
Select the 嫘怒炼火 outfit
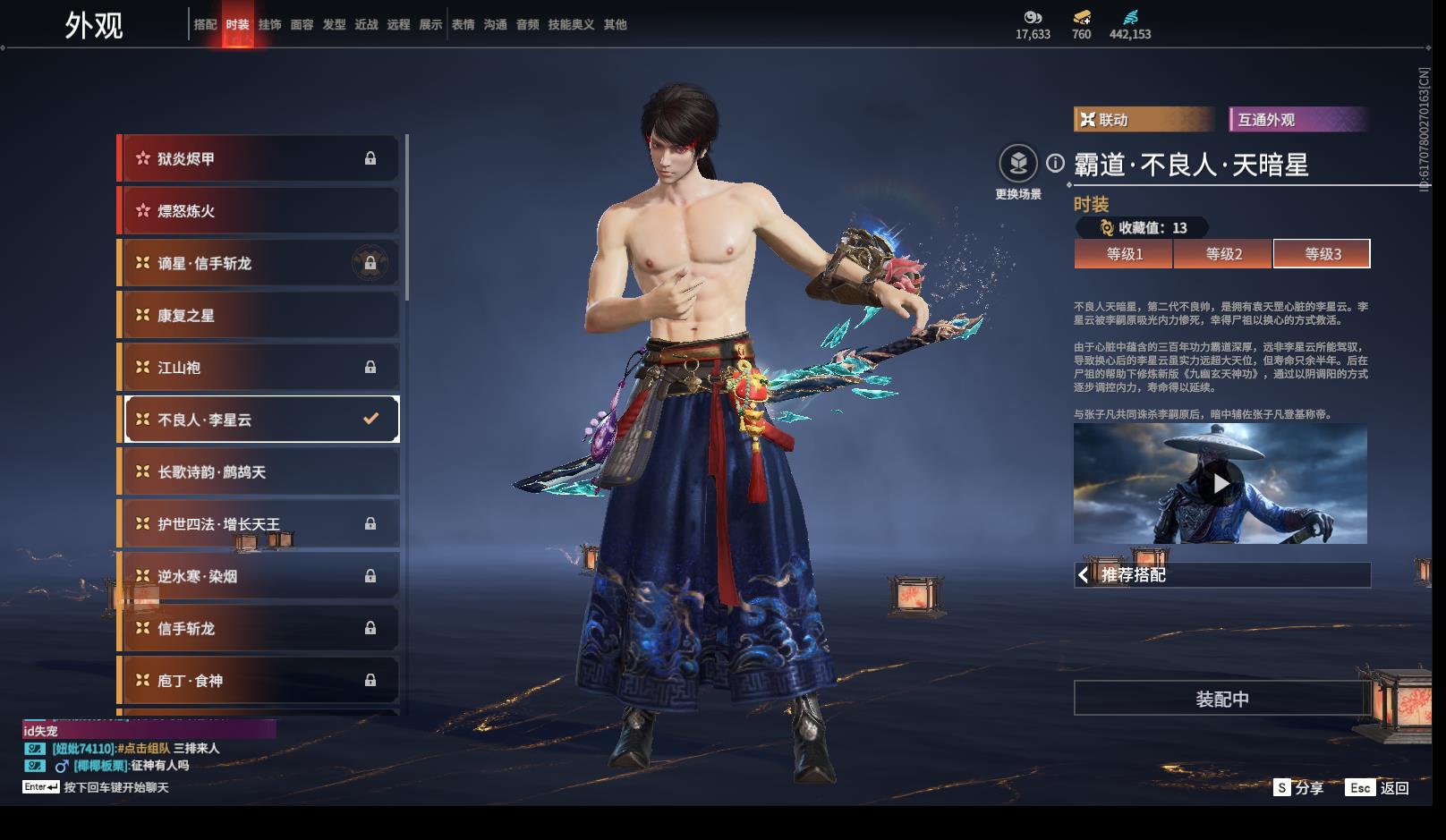point(259,211)
